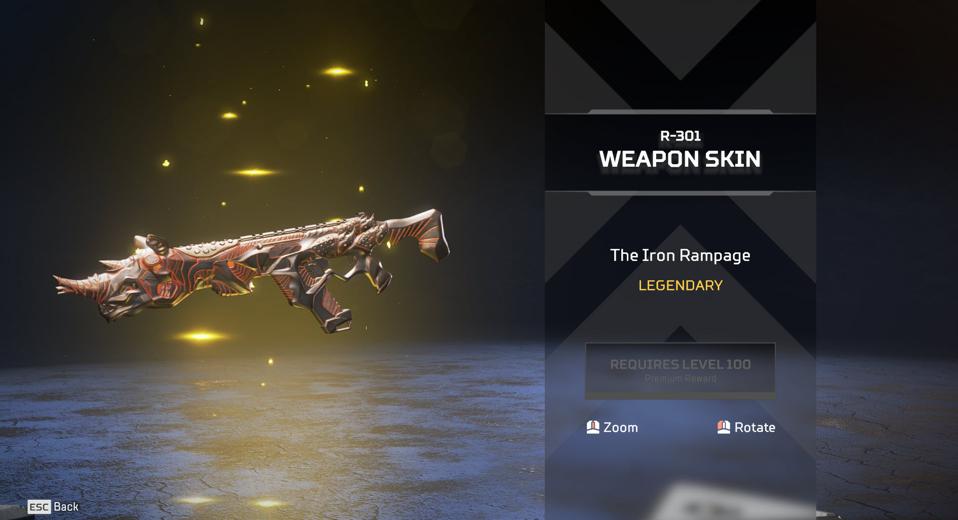Image resolution: width=958 pixels, height=520 pixels.
Task: Click the Requires Level 100 reward button
Action: [680, 370]
